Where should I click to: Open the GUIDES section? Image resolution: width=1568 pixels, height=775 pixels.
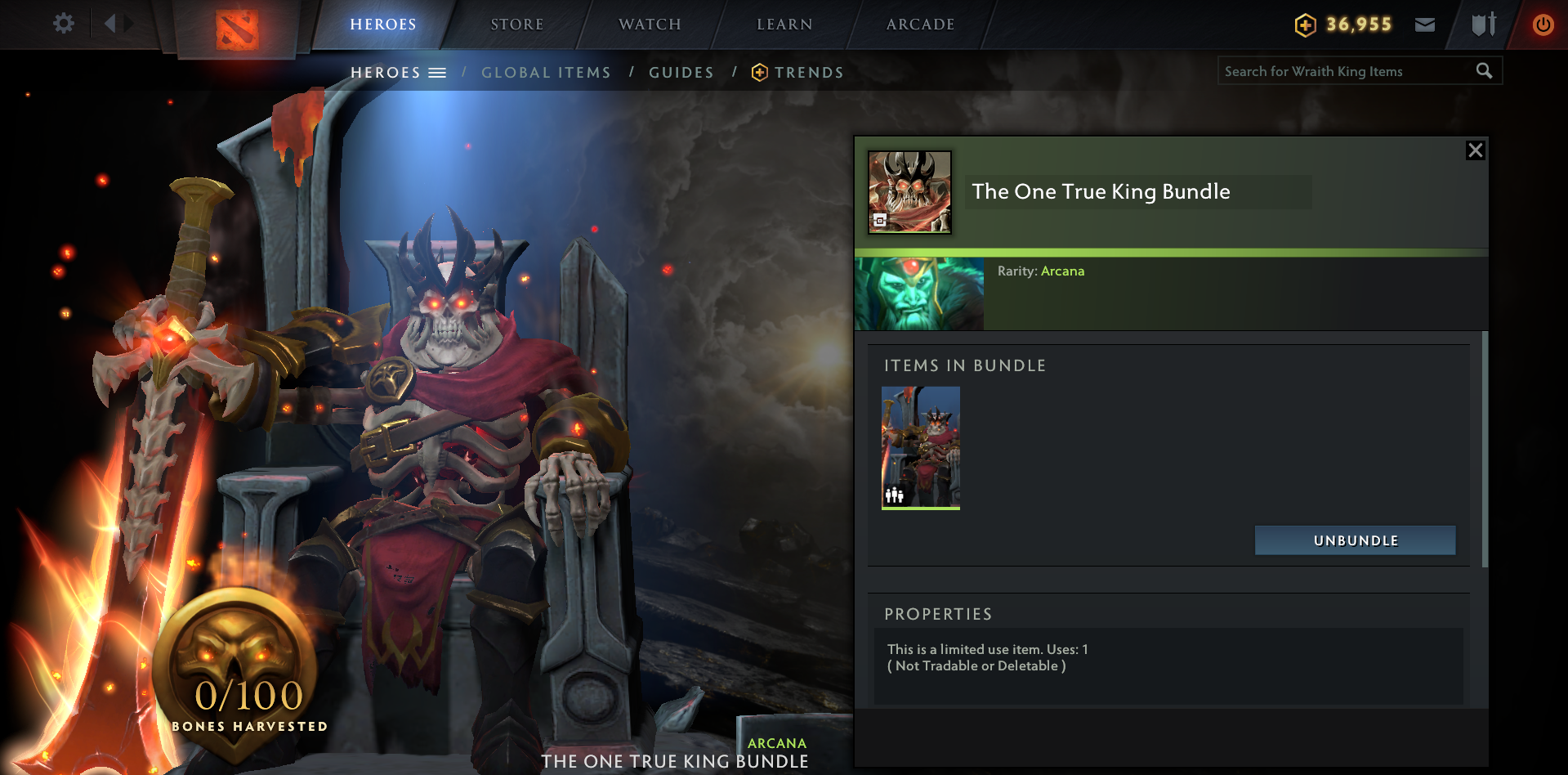(681, 72)
